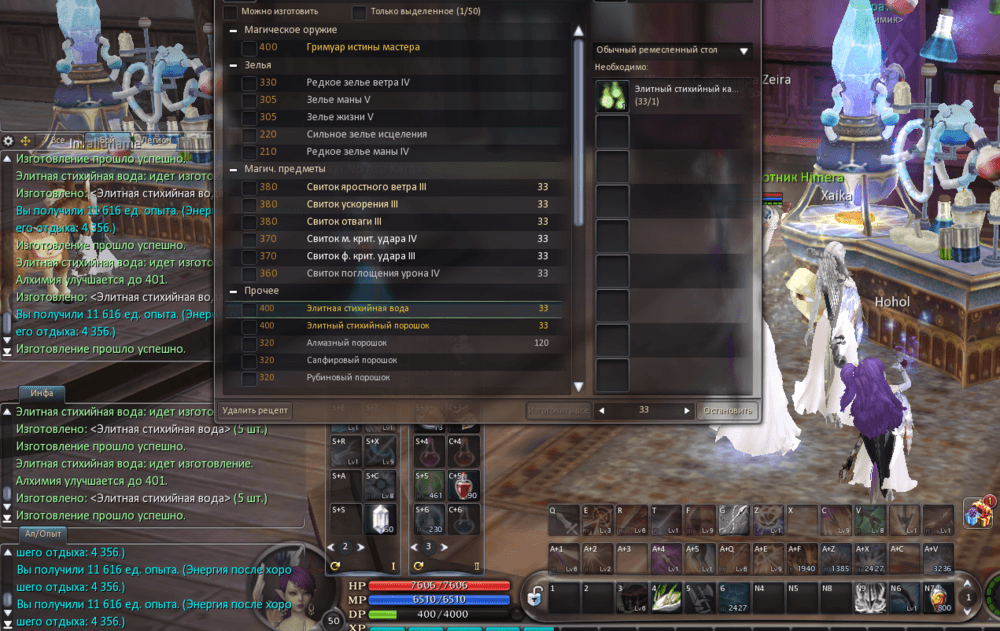Open the Обычный ремесленный стол dropdown
1000x631 pixels.
pyautogui.click(x=672, y=49)
